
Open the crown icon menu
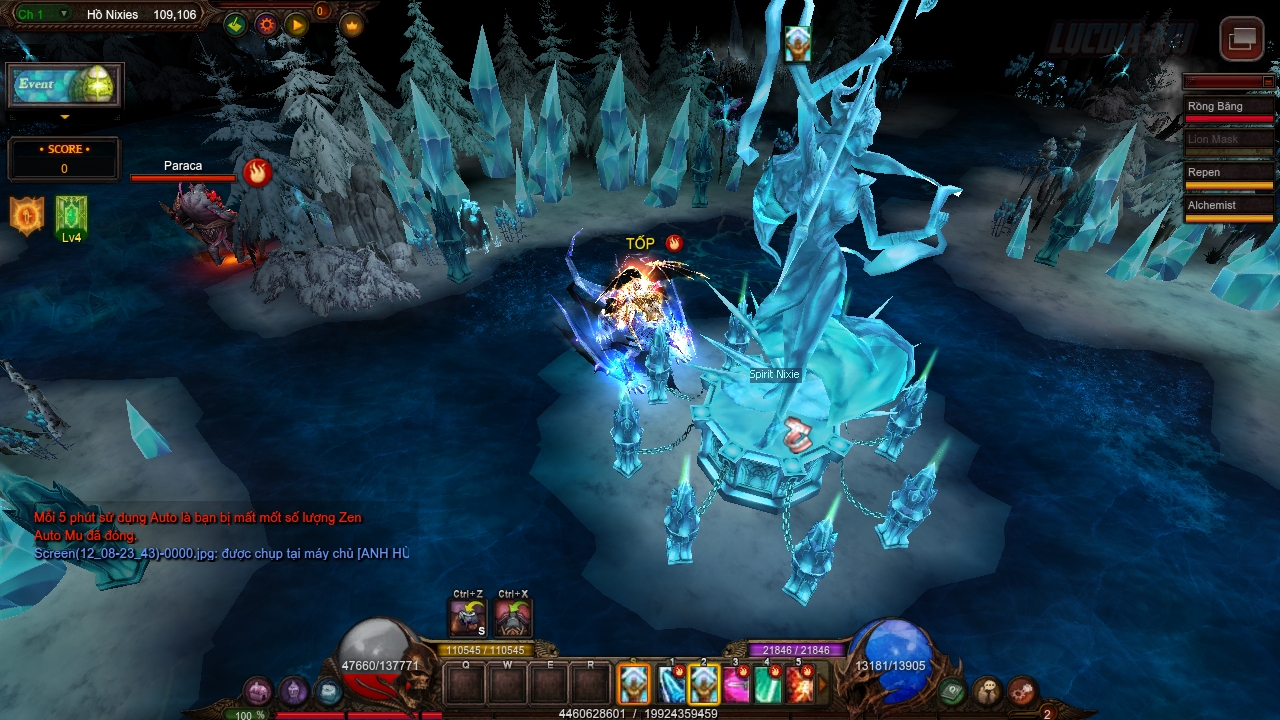point(351,25)
